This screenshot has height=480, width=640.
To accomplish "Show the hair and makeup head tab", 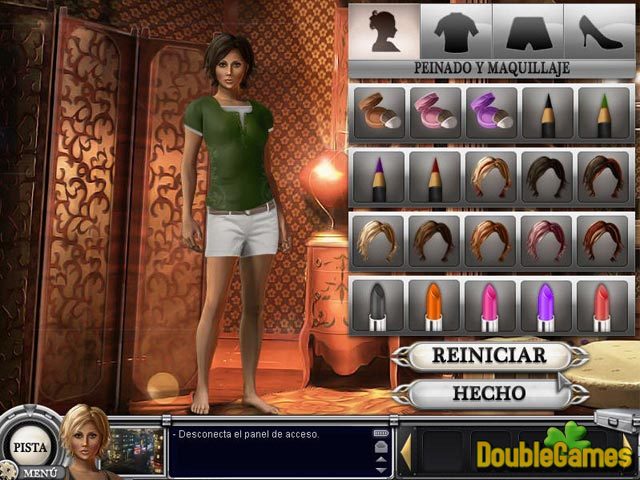I will 384,31.
